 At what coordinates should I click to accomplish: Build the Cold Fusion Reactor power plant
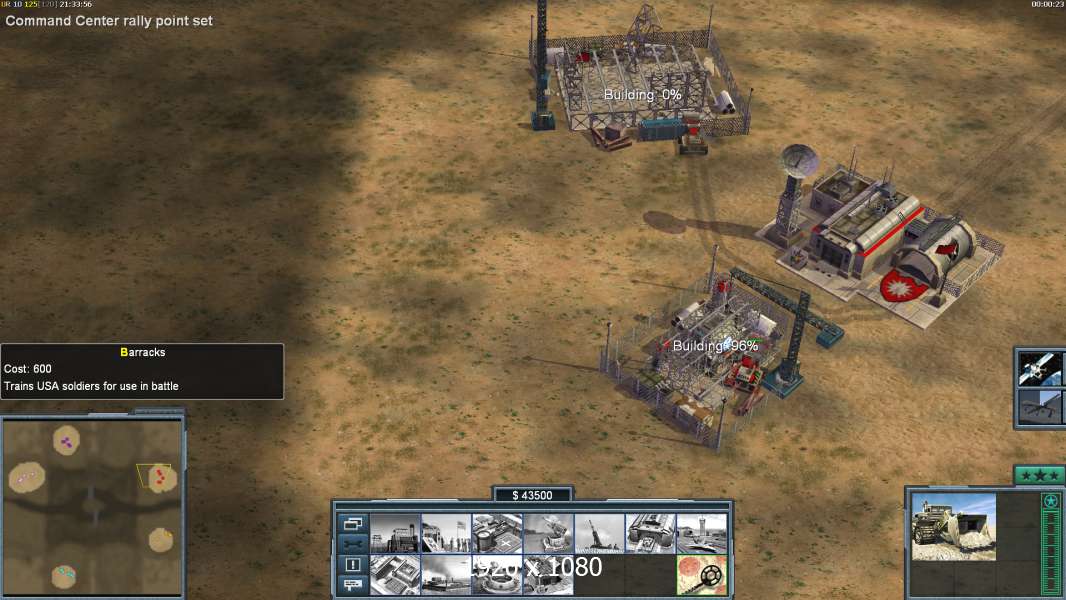coord(395,533)
